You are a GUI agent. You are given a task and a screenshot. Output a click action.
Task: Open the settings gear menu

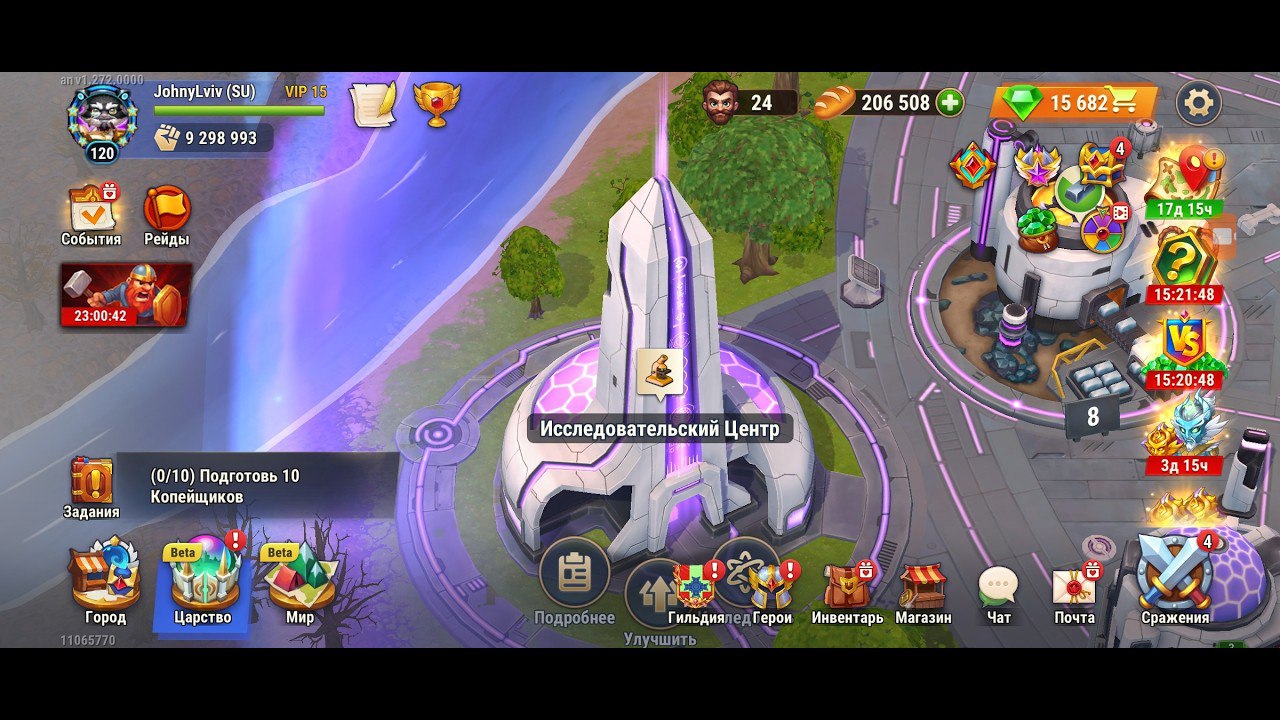[x=1198, y=102]
